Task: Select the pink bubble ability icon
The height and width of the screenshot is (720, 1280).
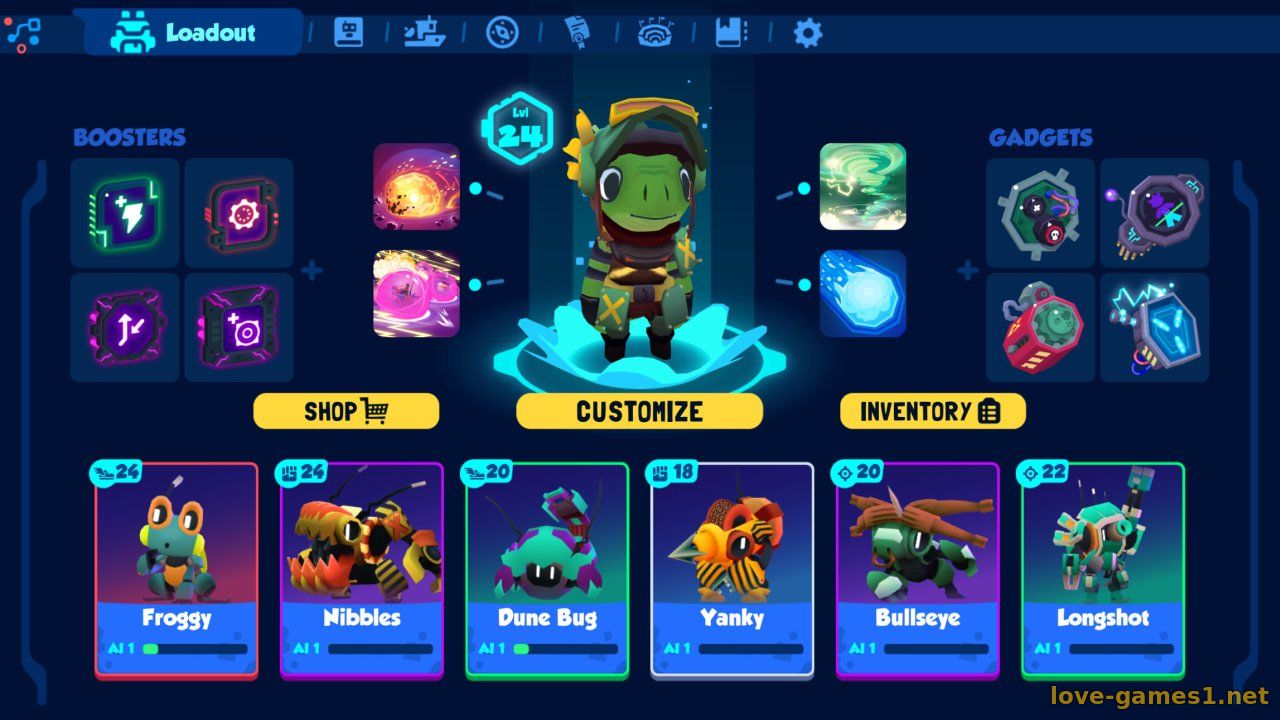Action: pyautogui.click(x=417, y=293)
